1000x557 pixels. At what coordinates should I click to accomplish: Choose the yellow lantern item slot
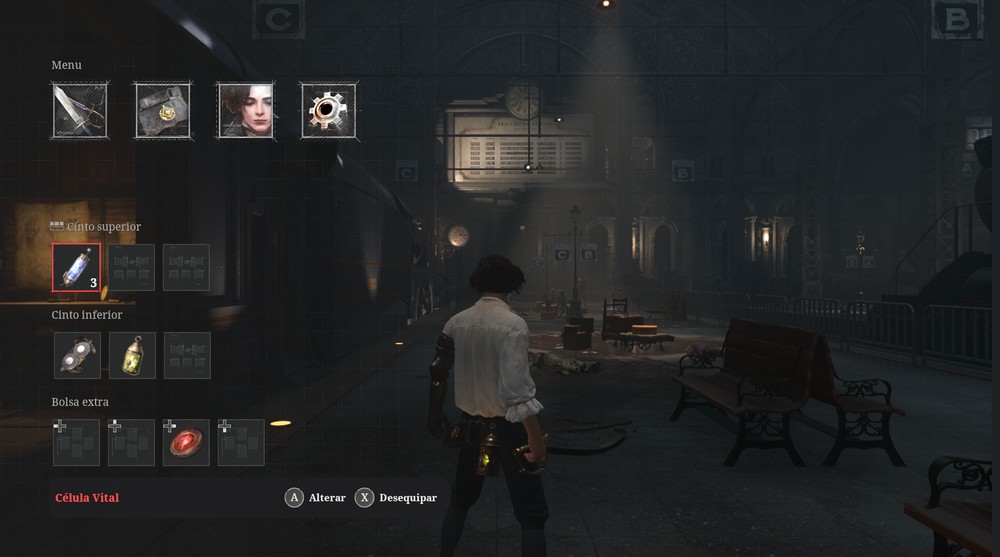132,355
